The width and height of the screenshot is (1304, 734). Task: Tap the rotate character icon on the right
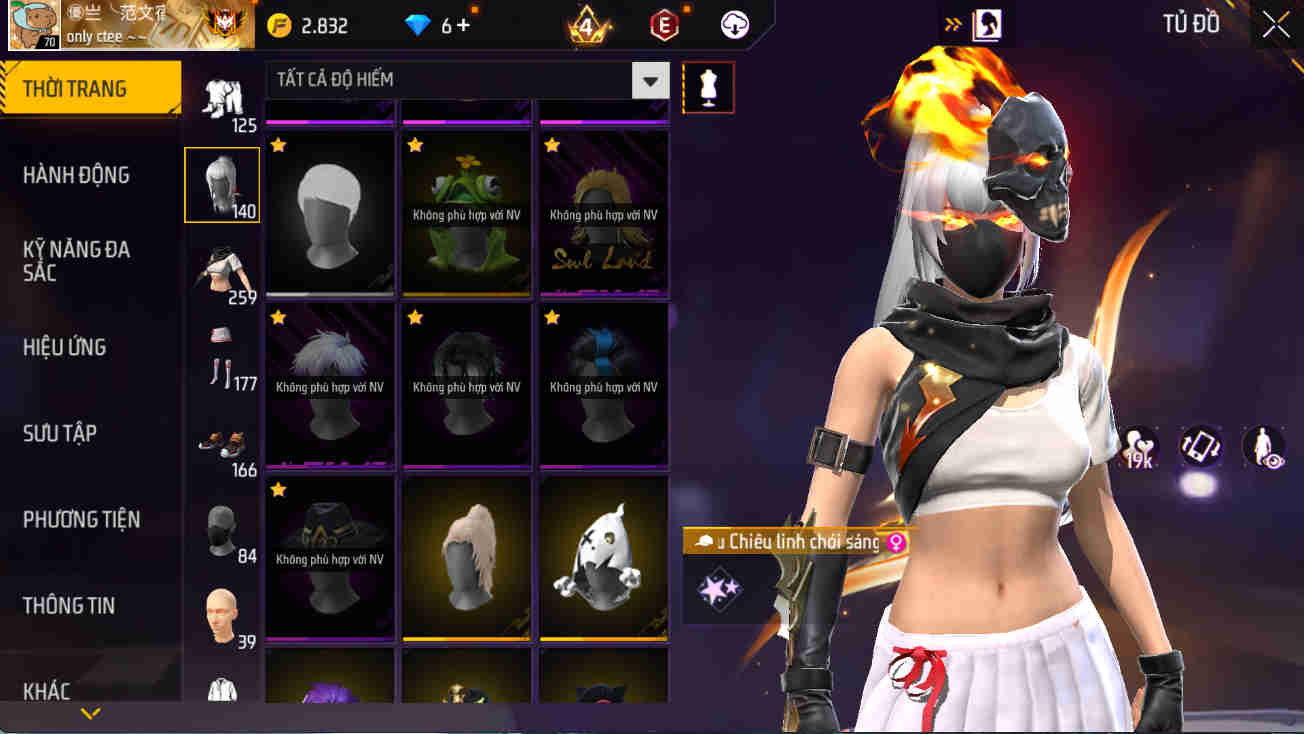[x=1199, y=450]
